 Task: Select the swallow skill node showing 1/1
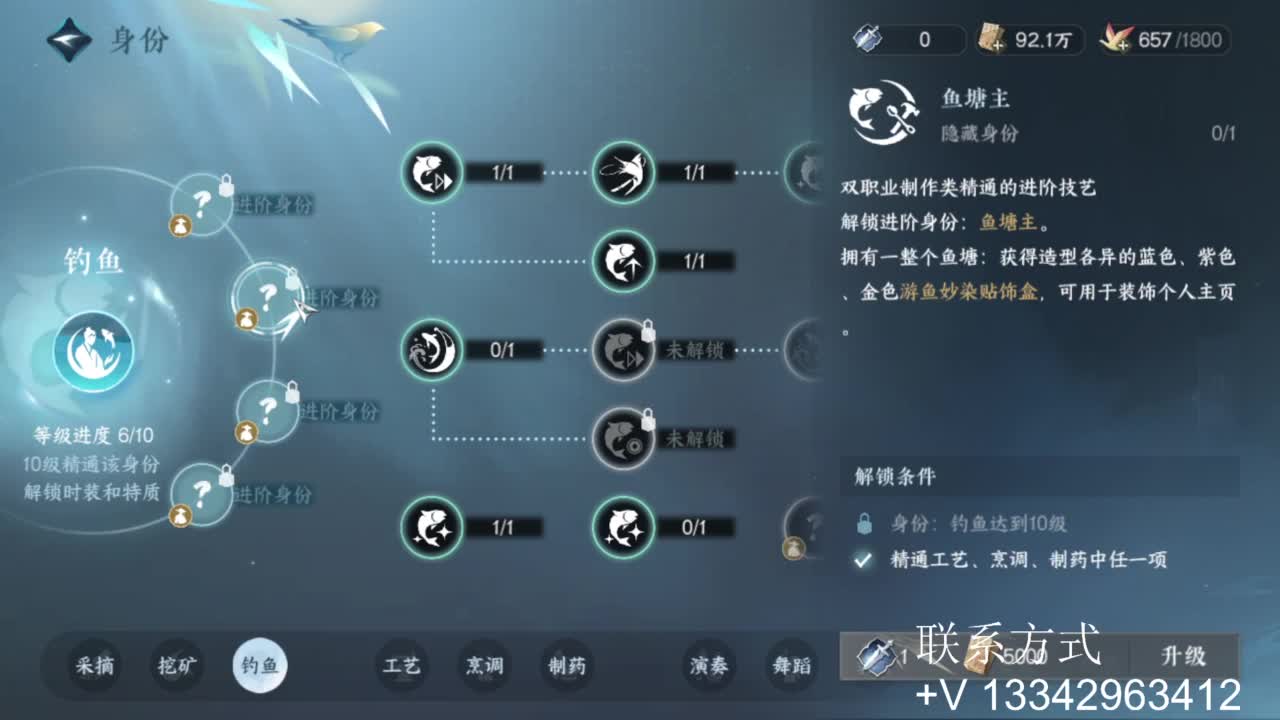pyautogui.click(x=623, y=173)
